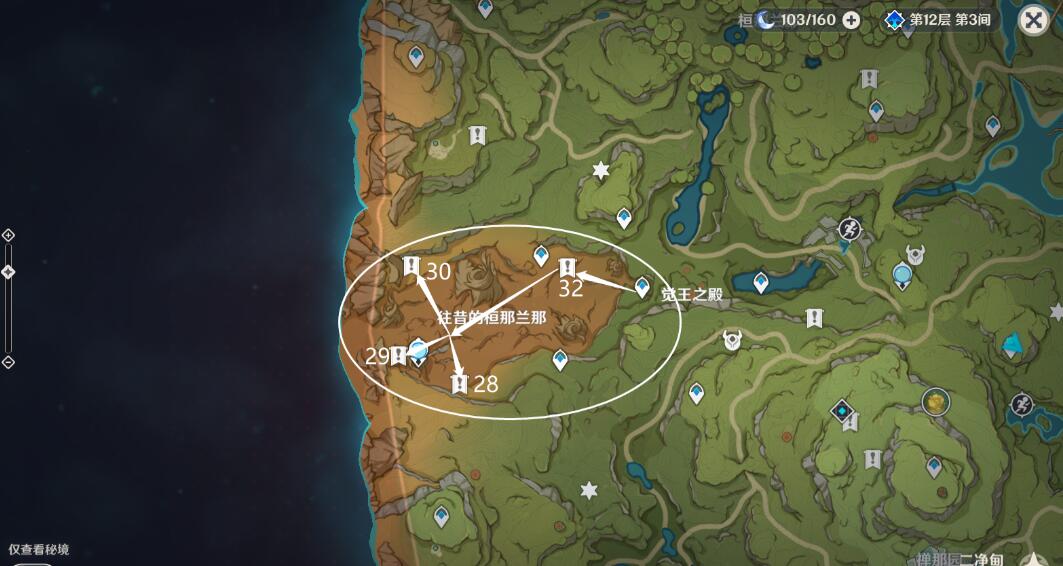The image size is (1063, 566).
Task: Click the diamond handle on the zoom slider
Action: (8, 272)
